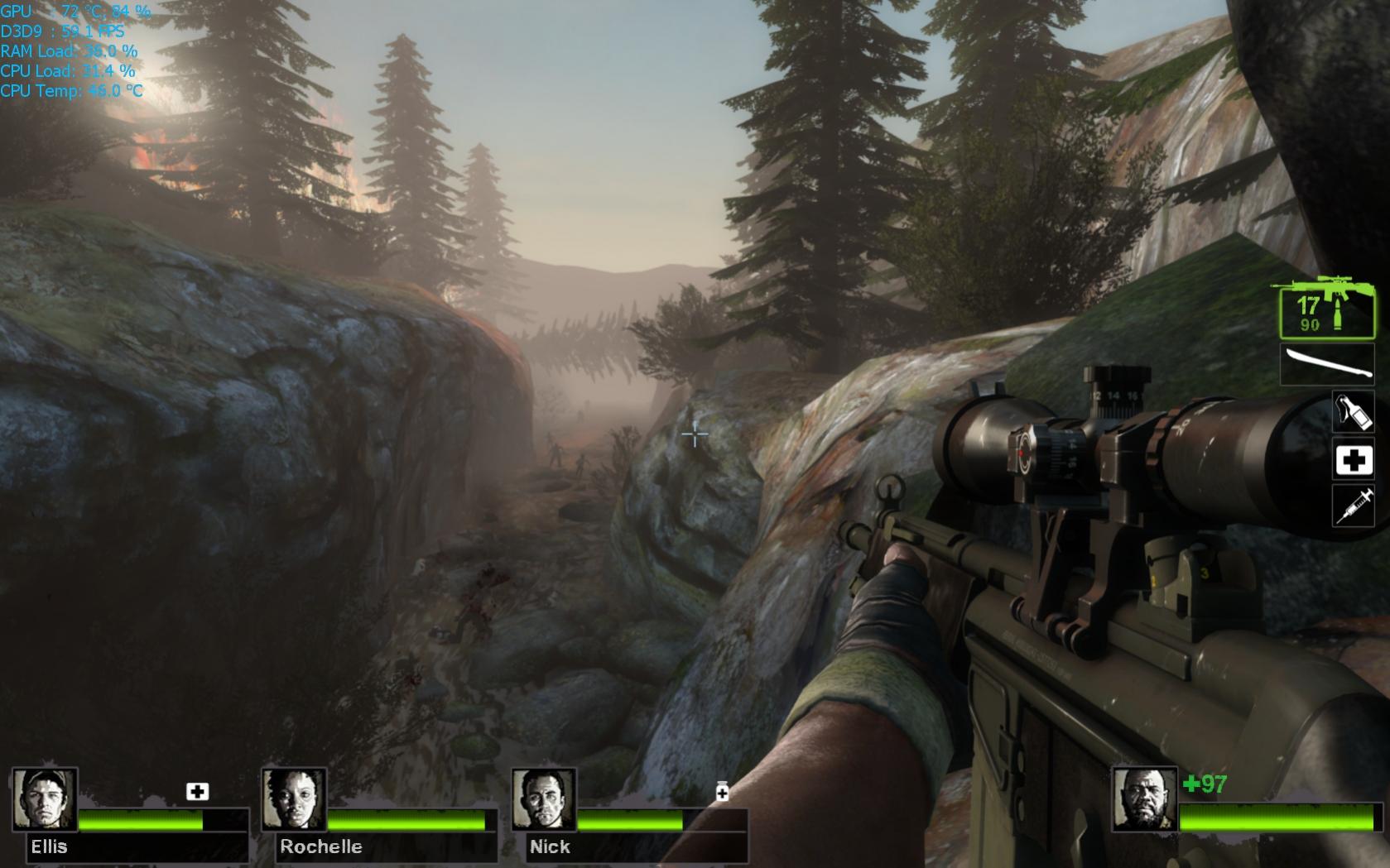Viewport: 1390px width, 868px height.
Task: Choose the molotov throwable slot
Action: click(x=1353, y=411)
